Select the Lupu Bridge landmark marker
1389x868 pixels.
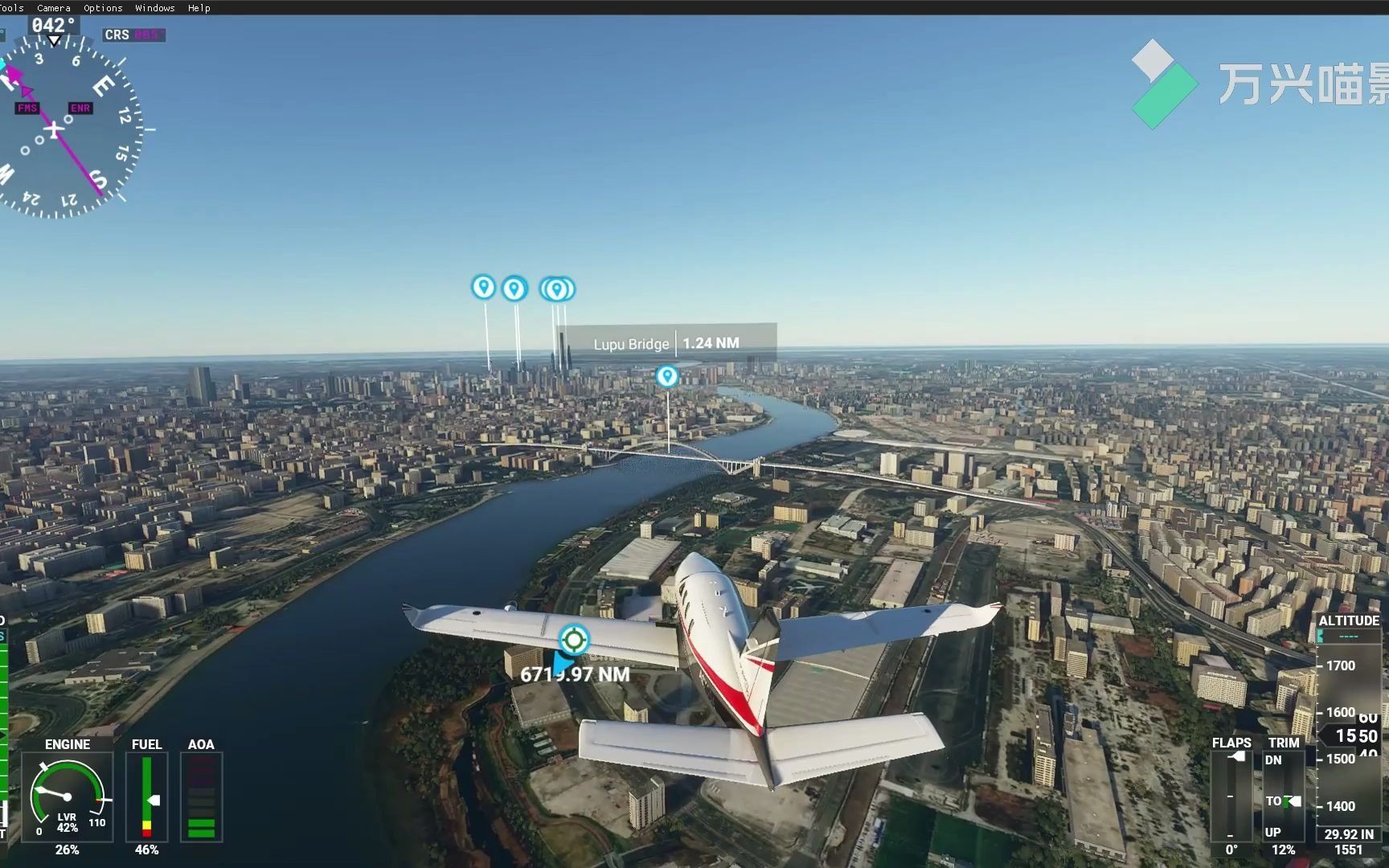tap(666, 376)
